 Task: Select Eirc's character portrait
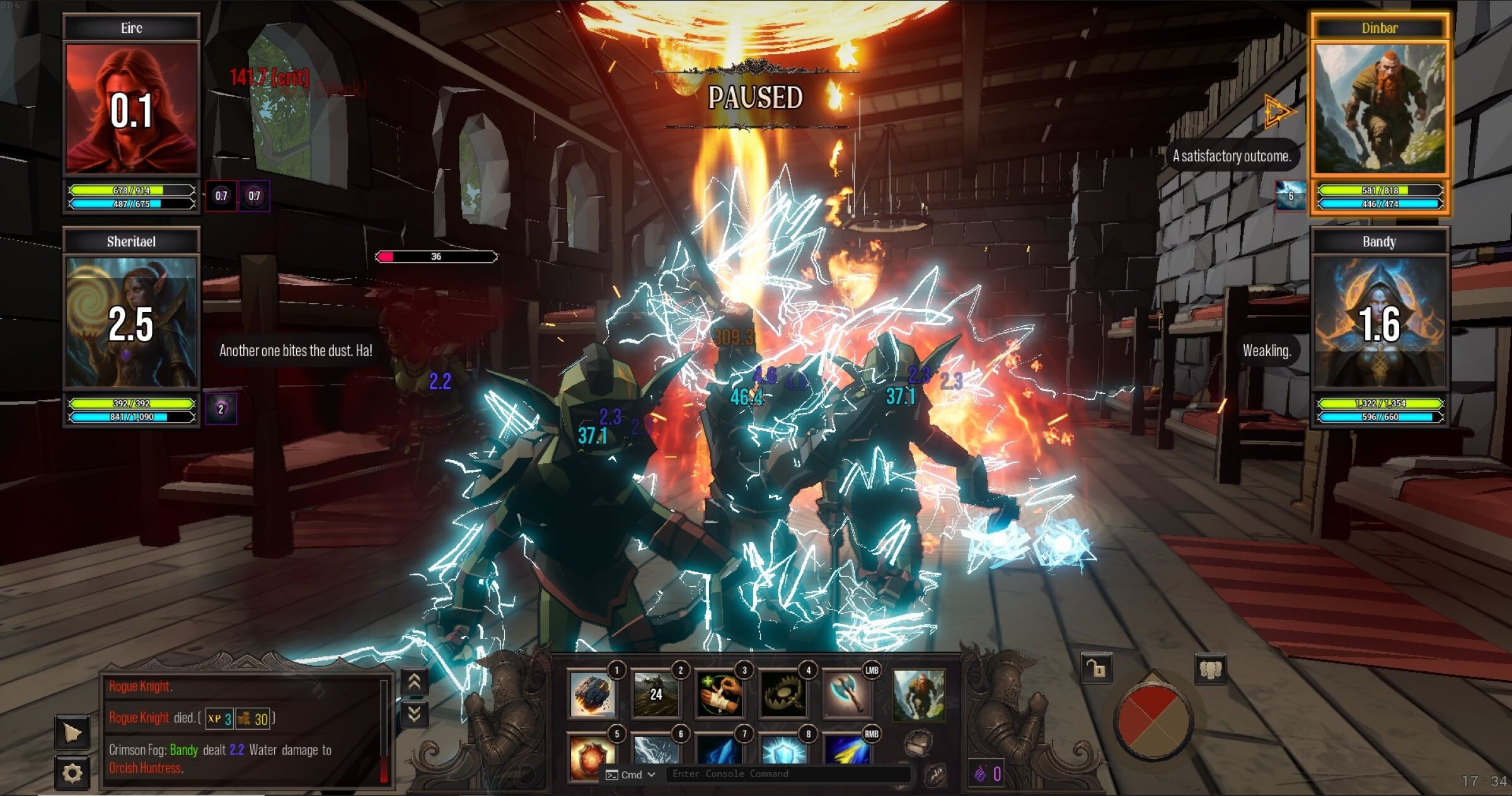(131, 108)
